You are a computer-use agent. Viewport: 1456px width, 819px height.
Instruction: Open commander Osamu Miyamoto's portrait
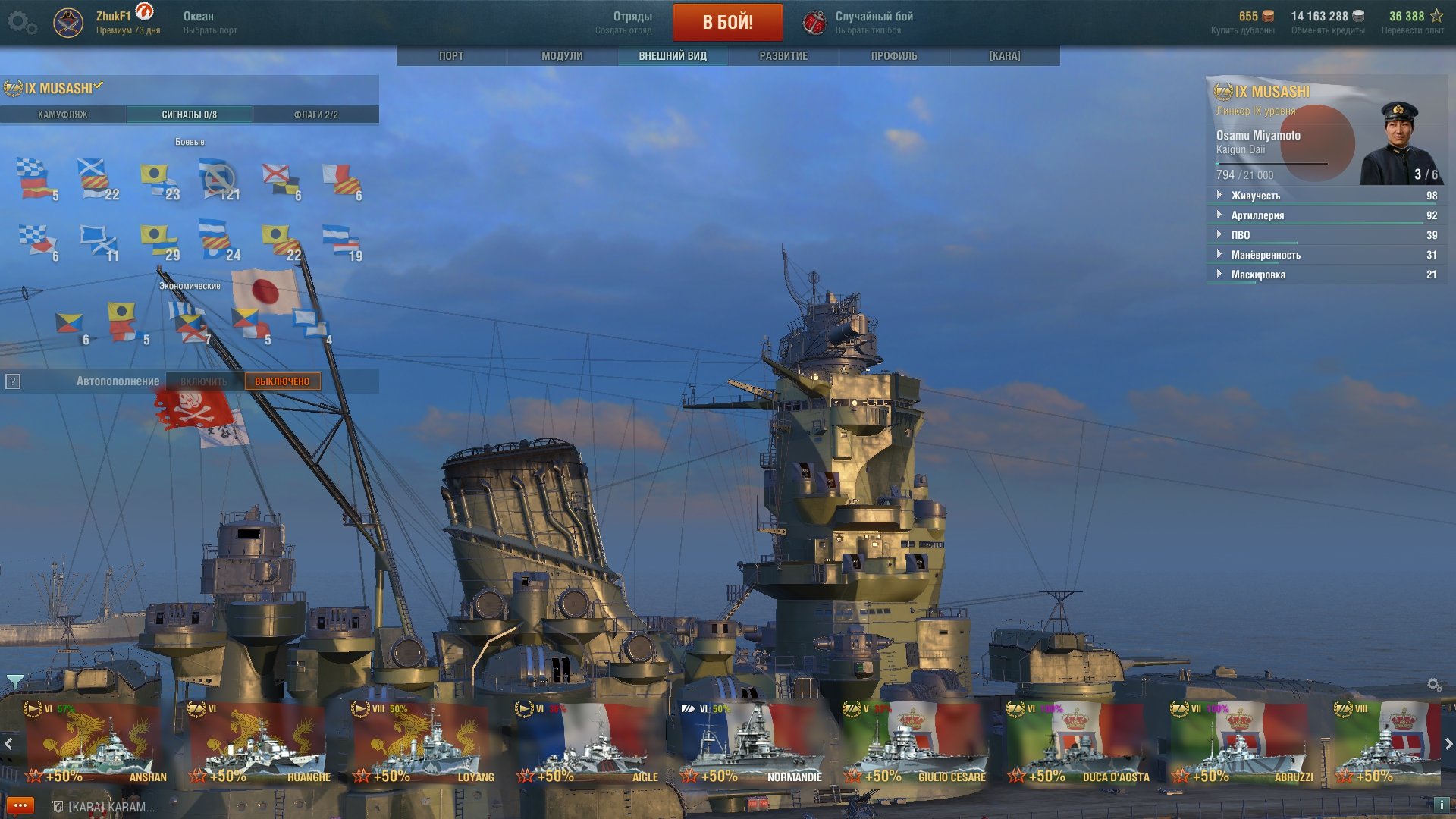1400,144
